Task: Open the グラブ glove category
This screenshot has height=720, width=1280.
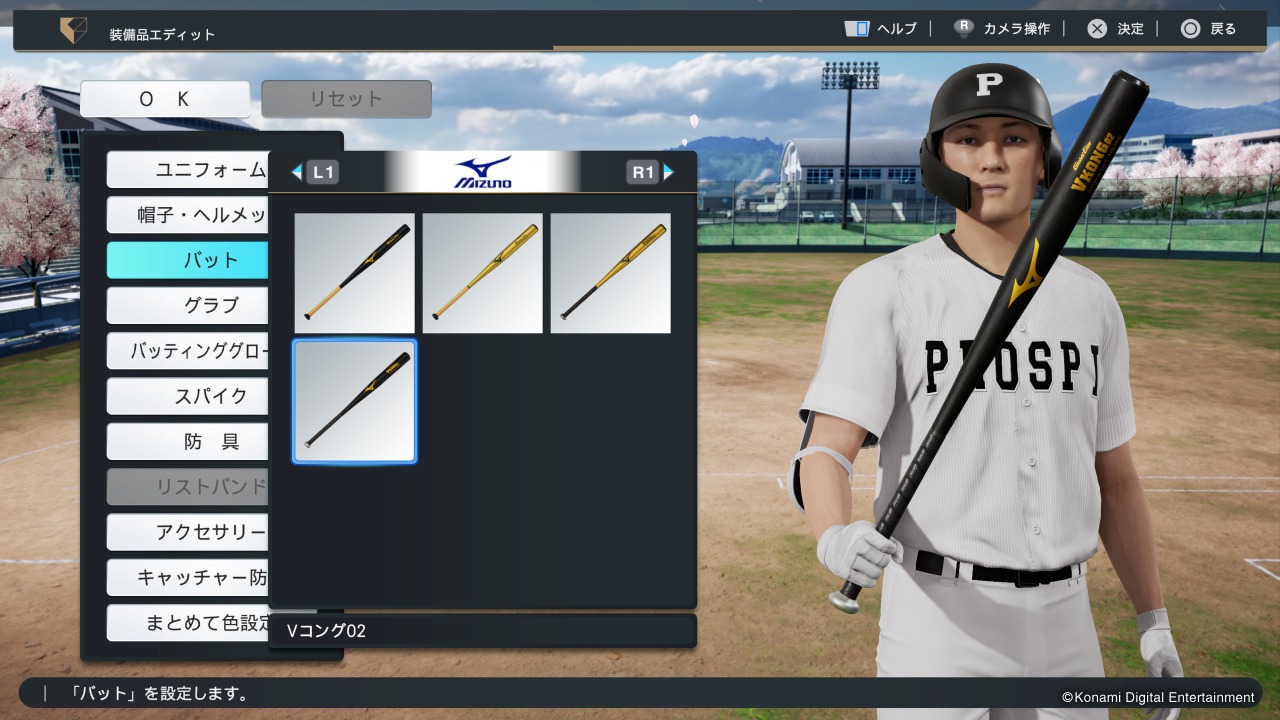Action: 188,305
